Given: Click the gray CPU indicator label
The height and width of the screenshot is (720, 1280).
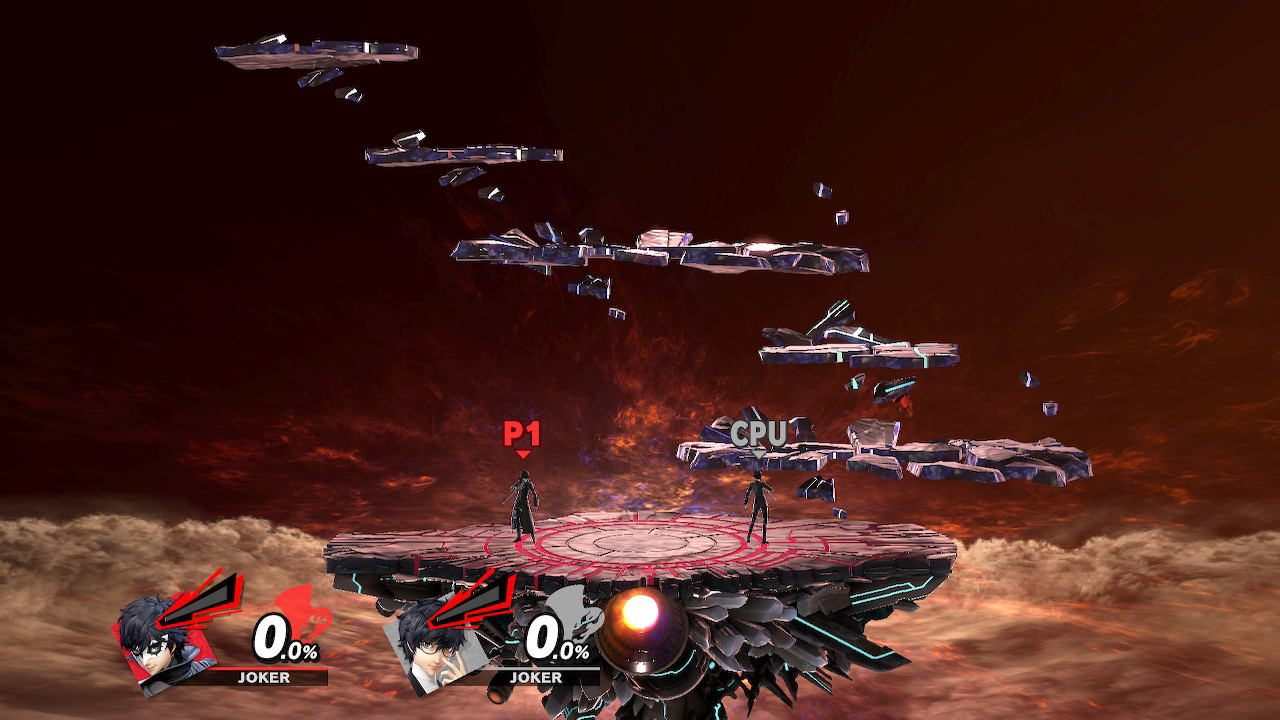Looking at the screenshot, I should (761, 434).
